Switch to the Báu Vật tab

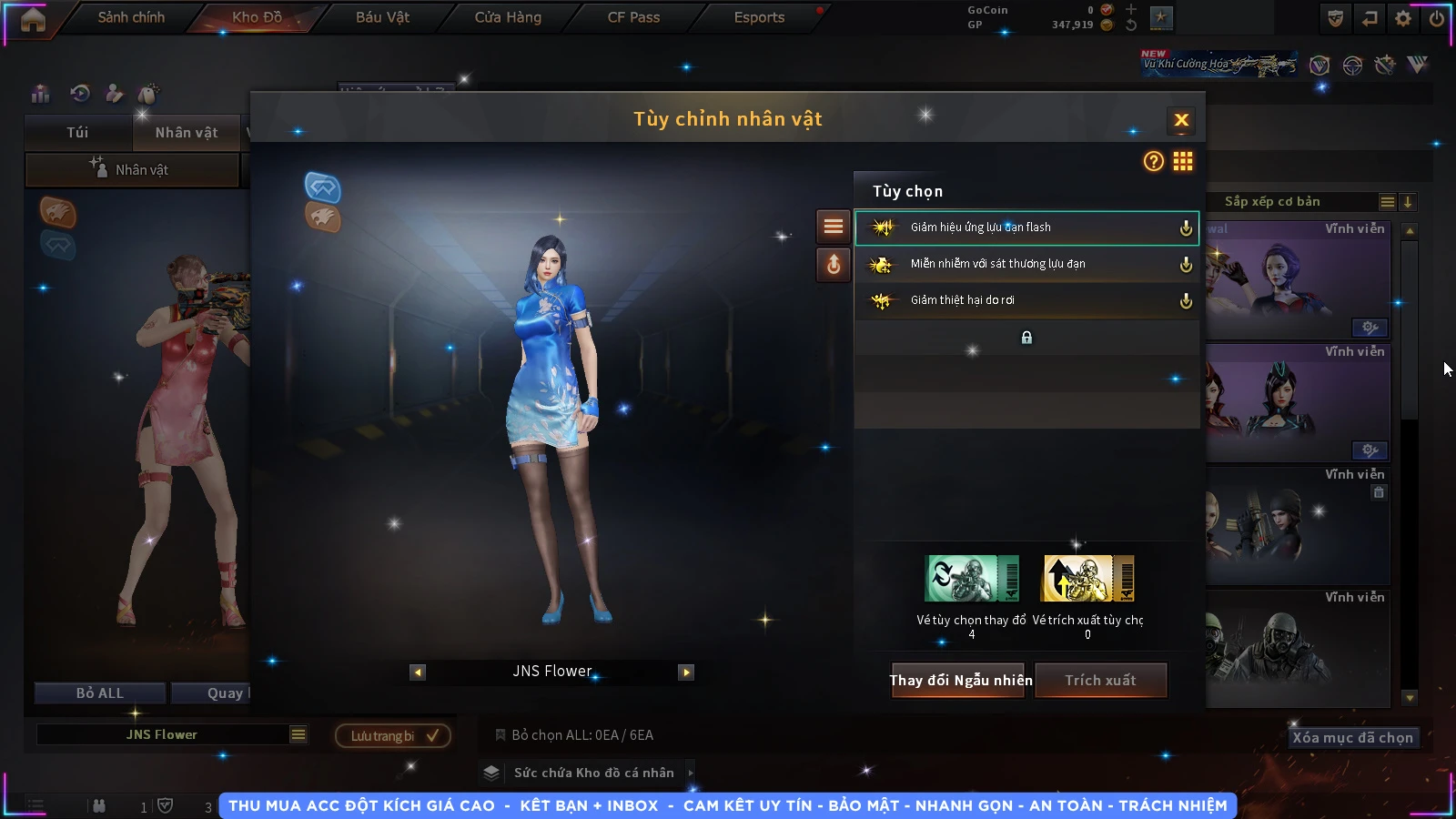[x=382, y=17]
